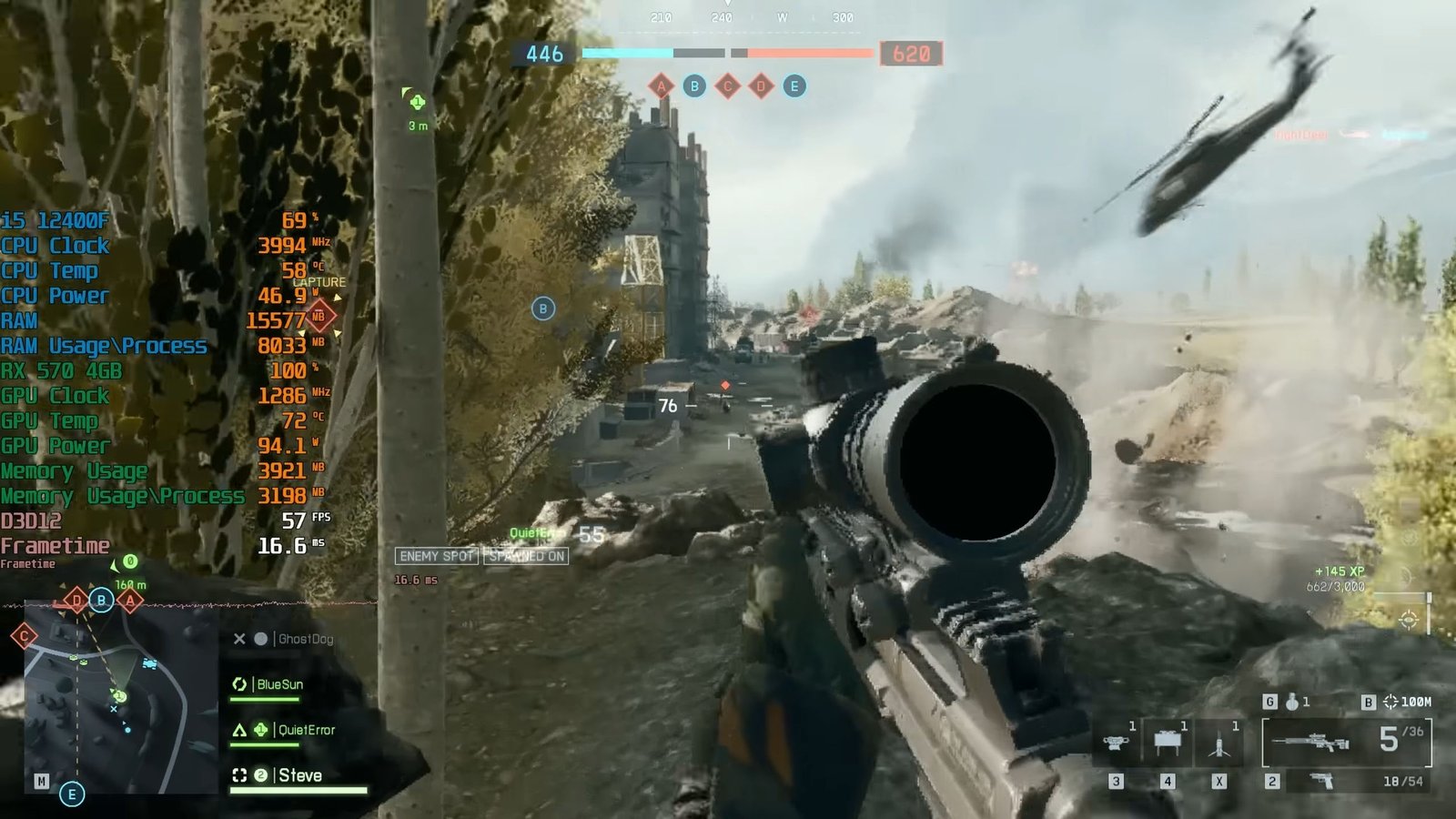The height and width of the screenshot is (819, 1456).
Task: Select objective E in the top objective bar
Action: [794, 87]
